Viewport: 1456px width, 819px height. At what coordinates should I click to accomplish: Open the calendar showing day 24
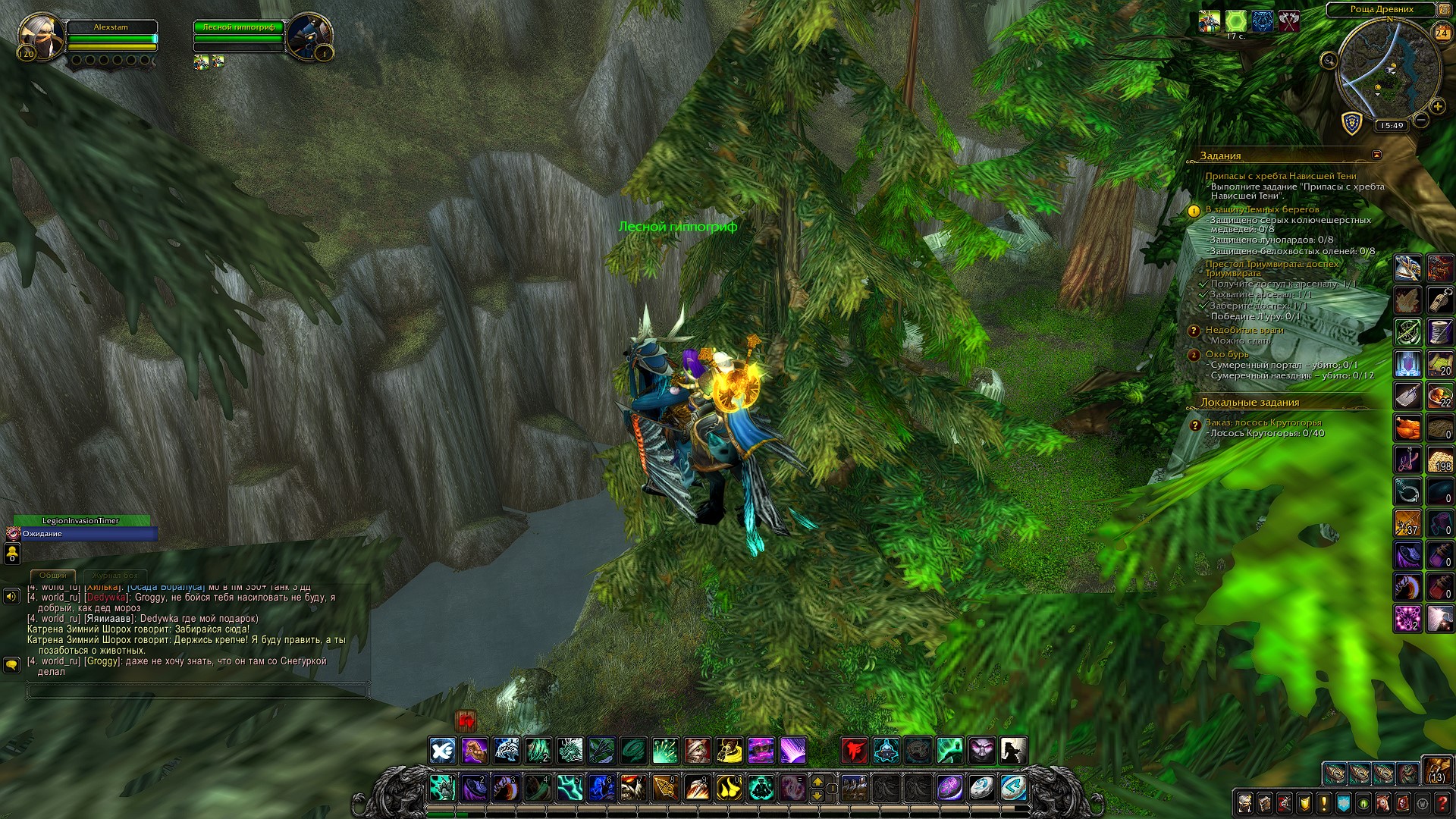pos(1442,33)
